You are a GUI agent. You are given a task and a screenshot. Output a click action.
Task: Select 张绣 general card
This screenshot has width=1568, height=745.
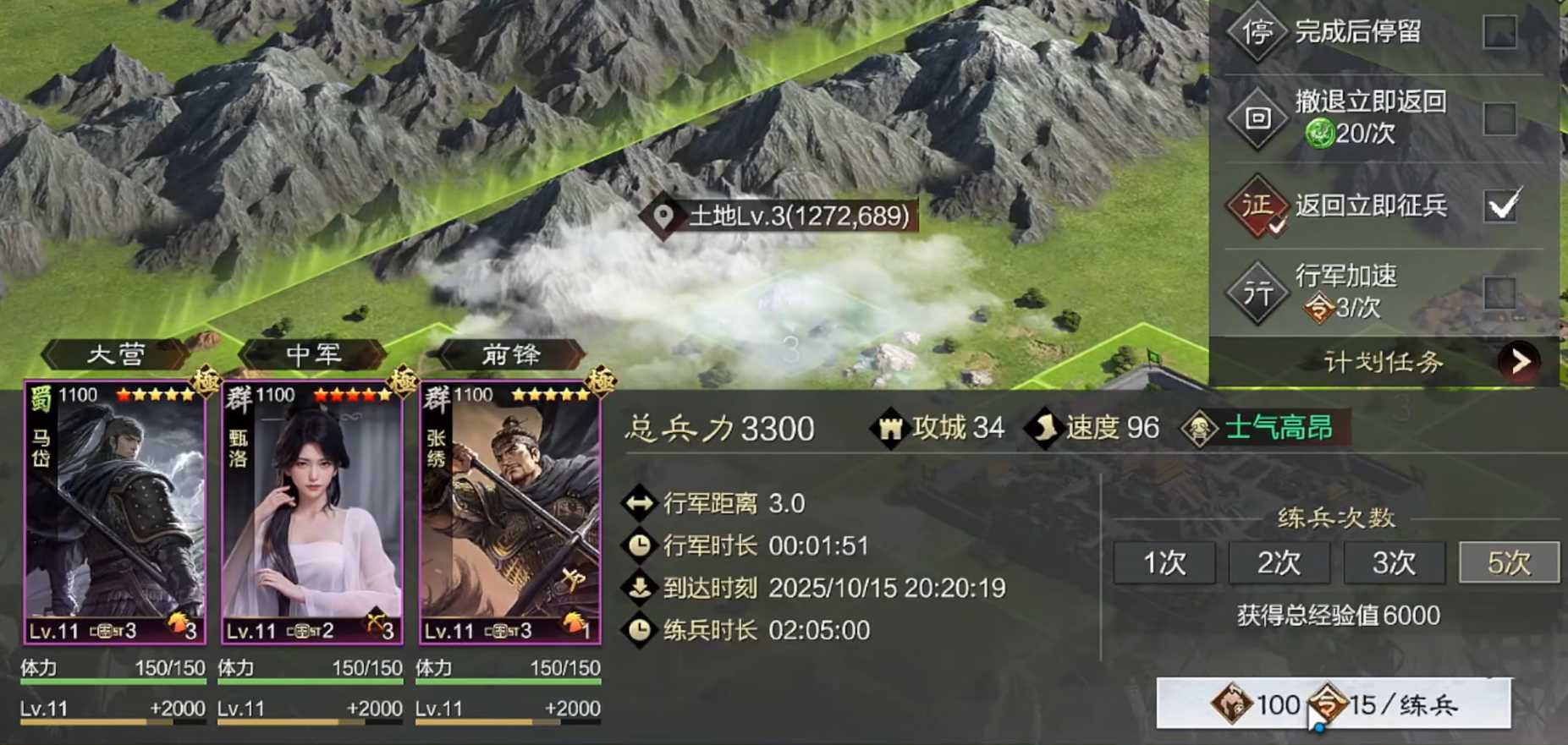pos(510,513)
